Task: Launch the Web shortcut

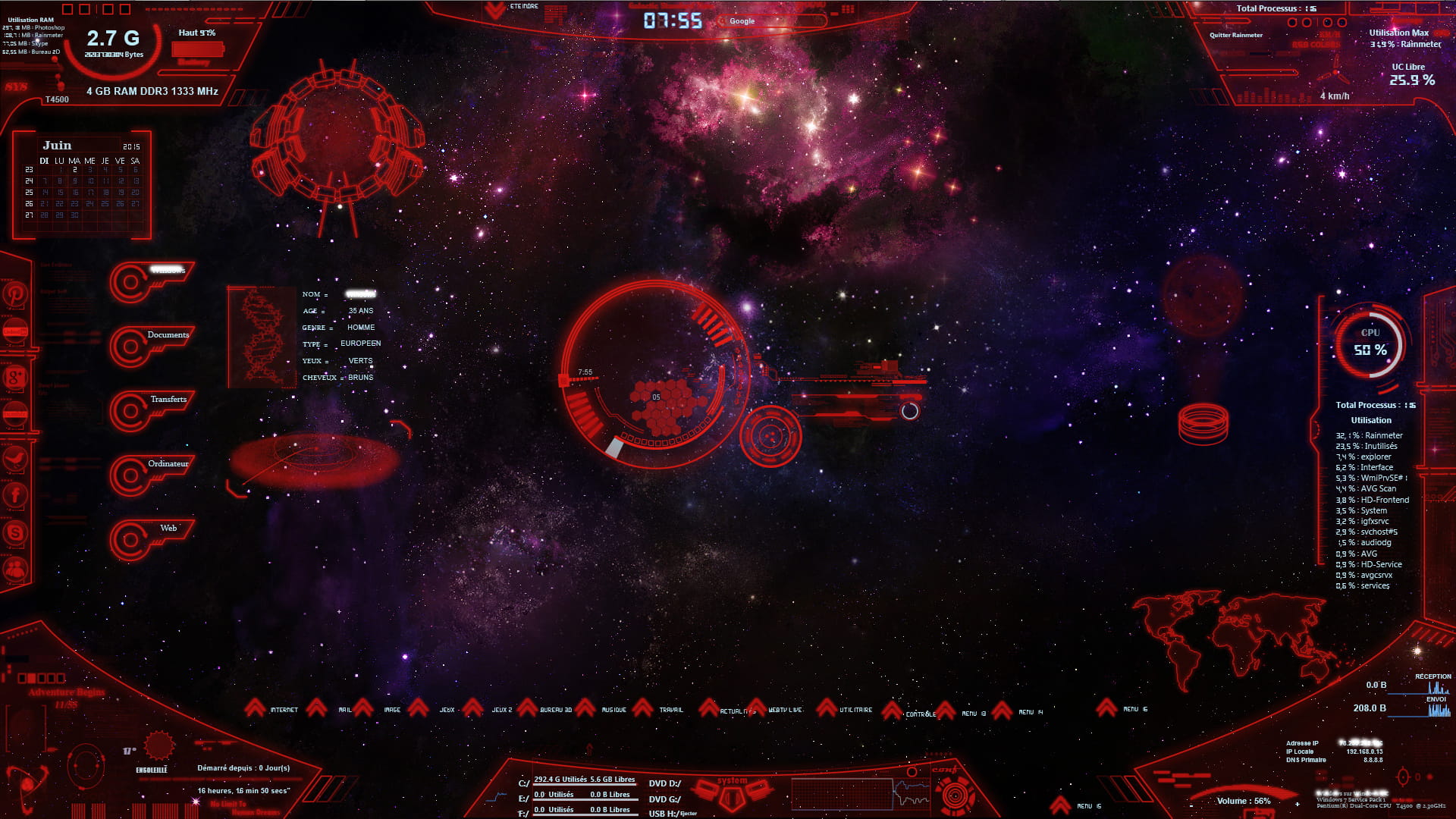Action: pyautogui.click(x=168, y=529)
